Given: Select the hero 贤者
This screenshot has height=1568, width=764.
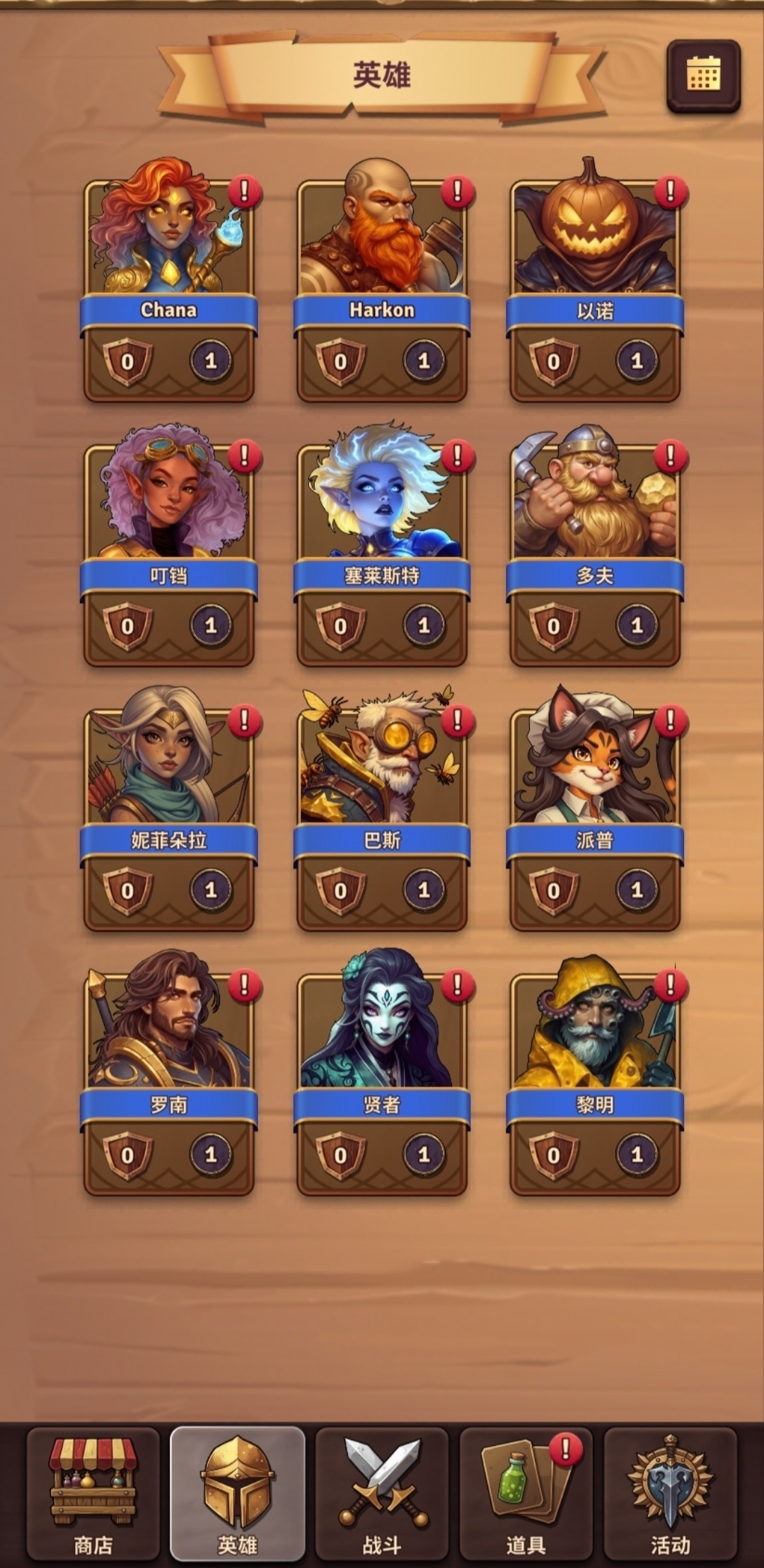Looking at the screenshot, I should (382, 1079).
